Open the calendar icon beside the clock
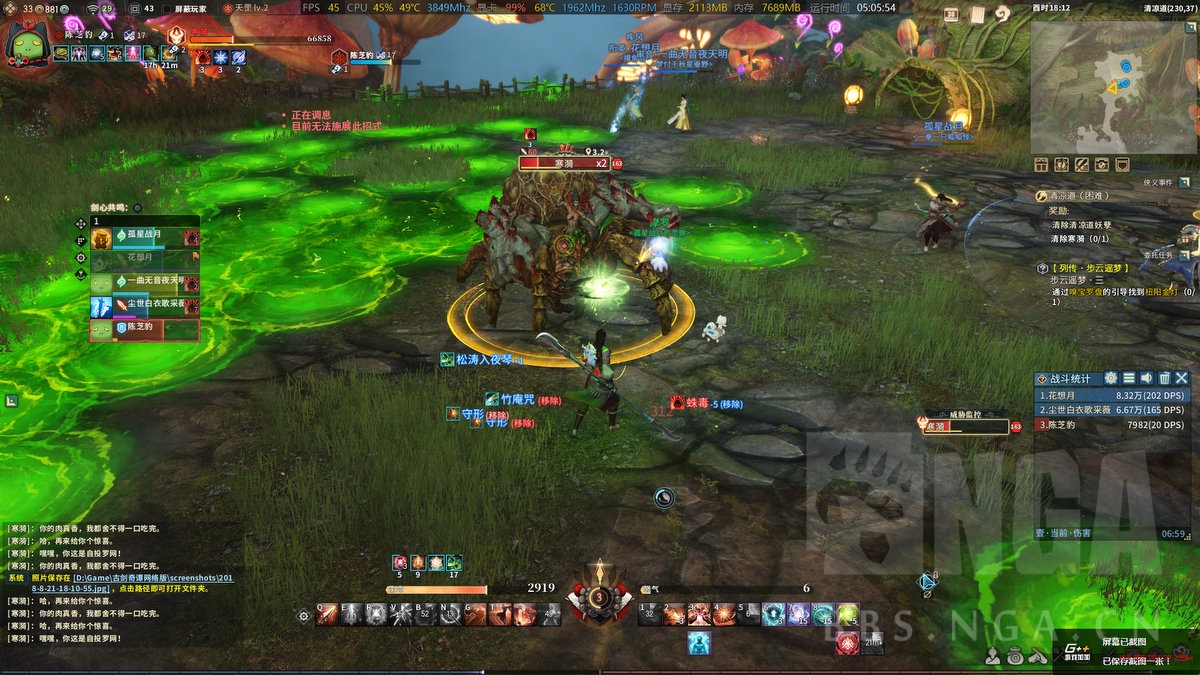Screen dimensions: 1200x675 pos(950,14)
